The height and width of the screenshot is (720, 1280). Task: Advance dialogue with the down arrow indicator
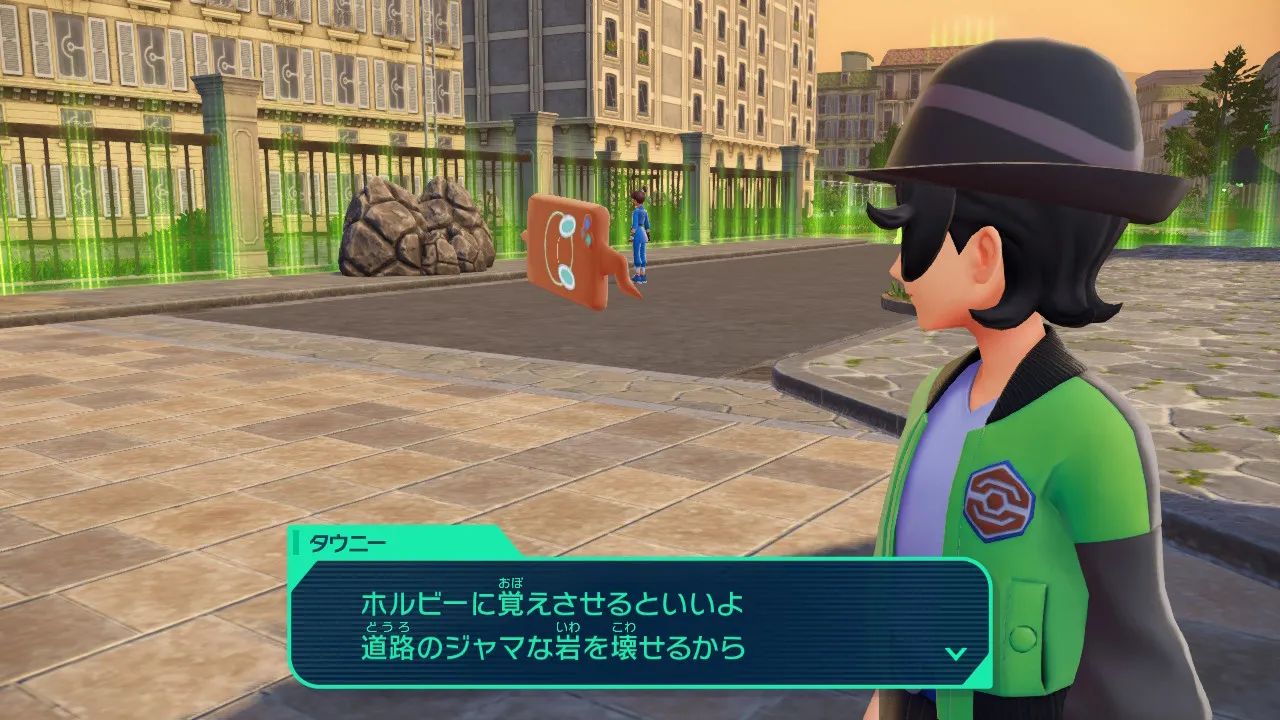tap(955, 653)
